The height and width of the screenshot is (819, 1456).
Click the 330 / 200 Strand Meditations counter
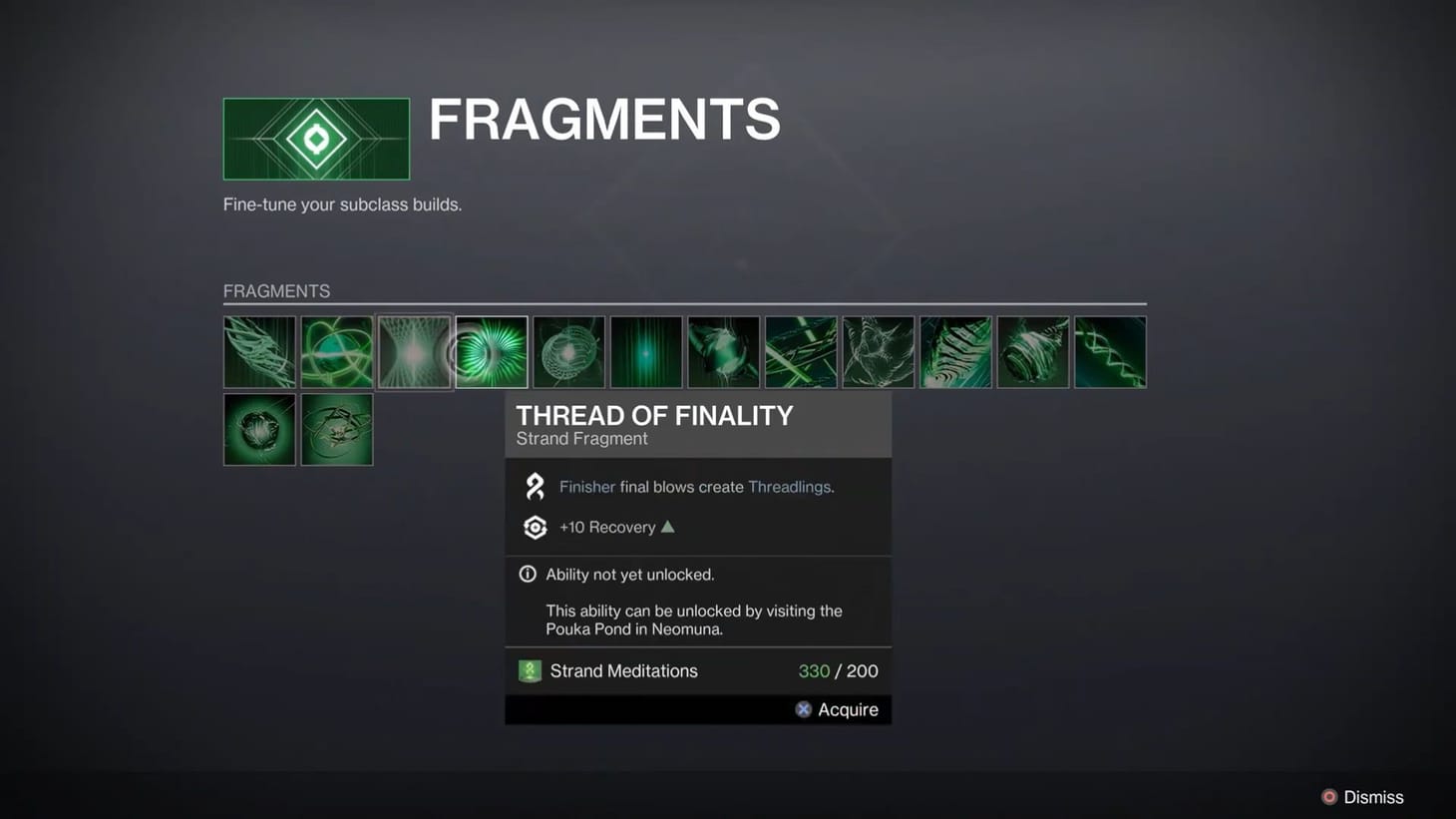(x=838, y=670)
